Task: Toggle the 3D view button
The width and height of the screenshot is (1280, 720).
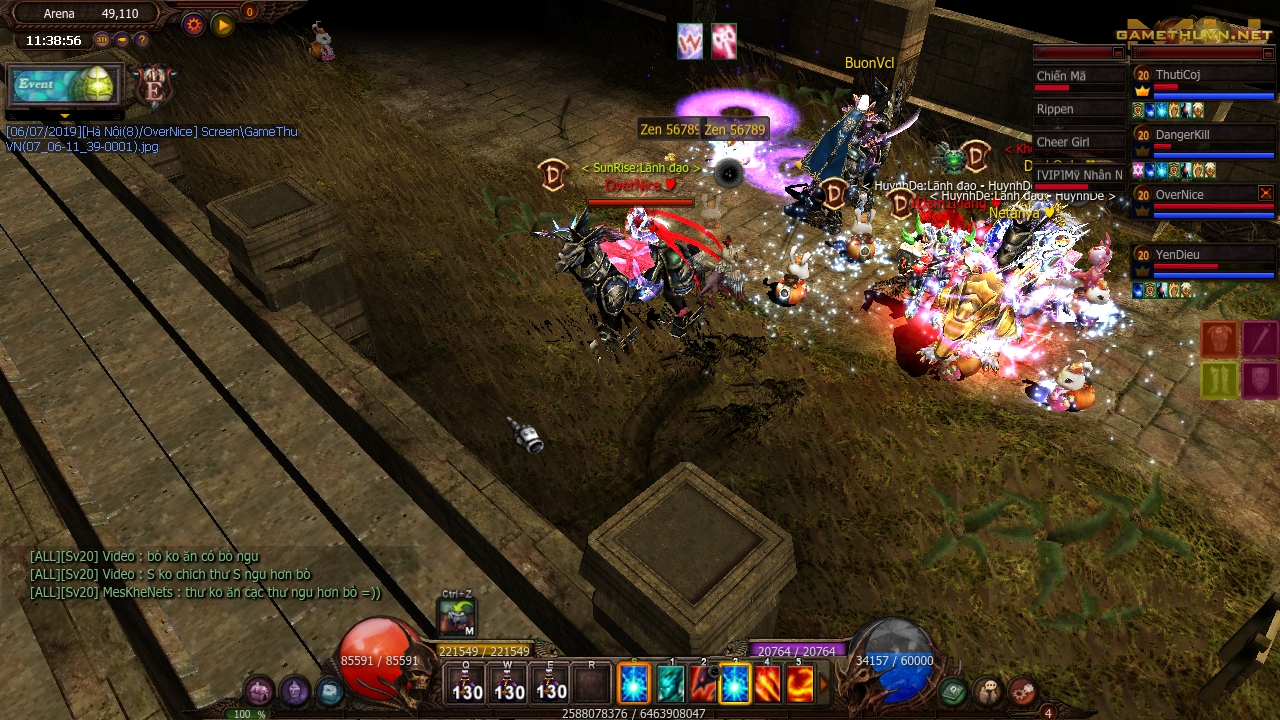Action: 102,40
